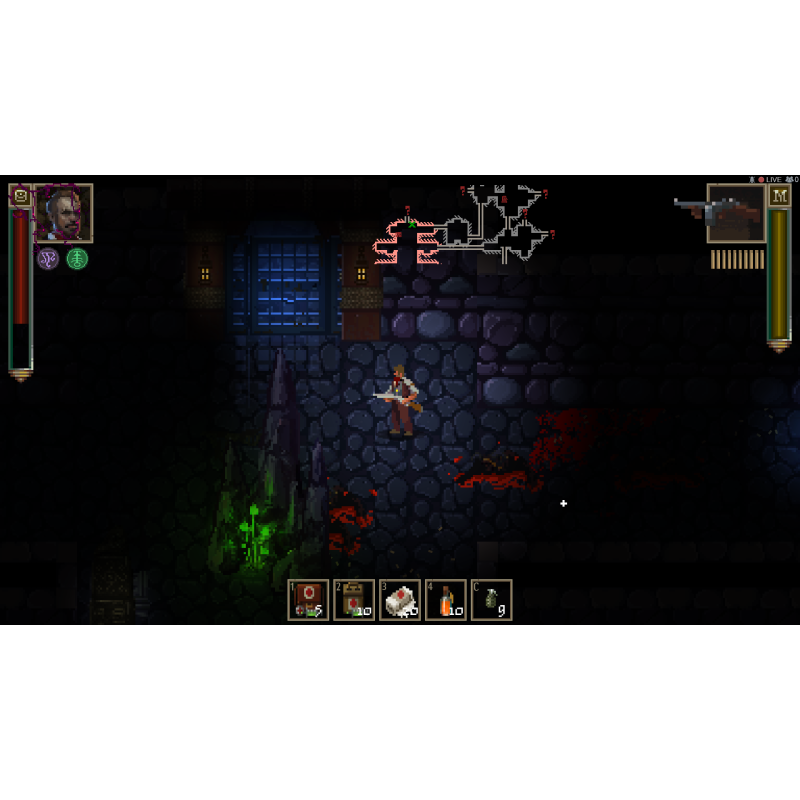Select the green rune status icon
Image resolution: width=800 pixels, height=800 pixels.
(x=77, y=259)
